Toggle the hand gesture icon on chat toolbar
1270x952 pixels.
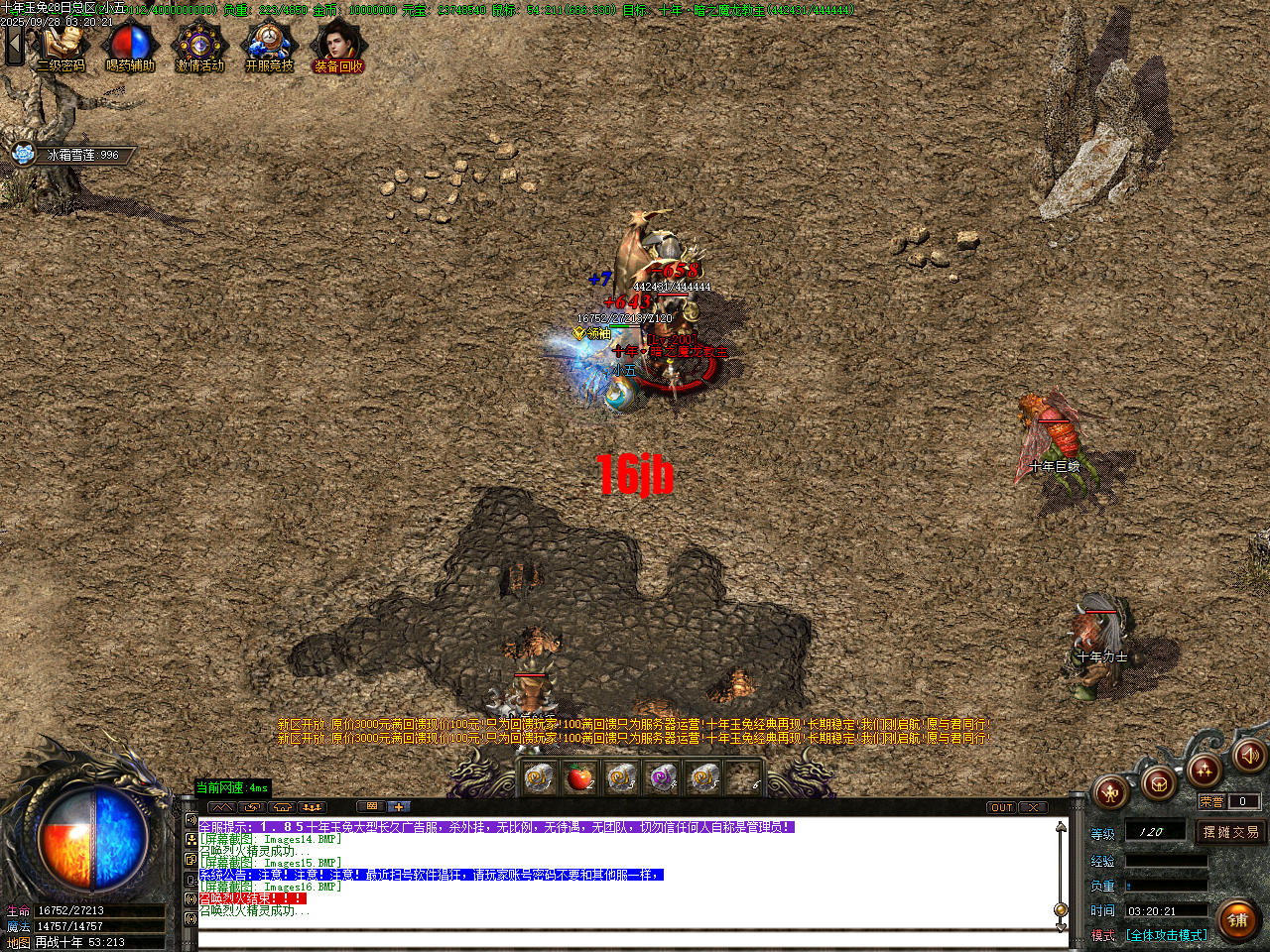[282, 806]
